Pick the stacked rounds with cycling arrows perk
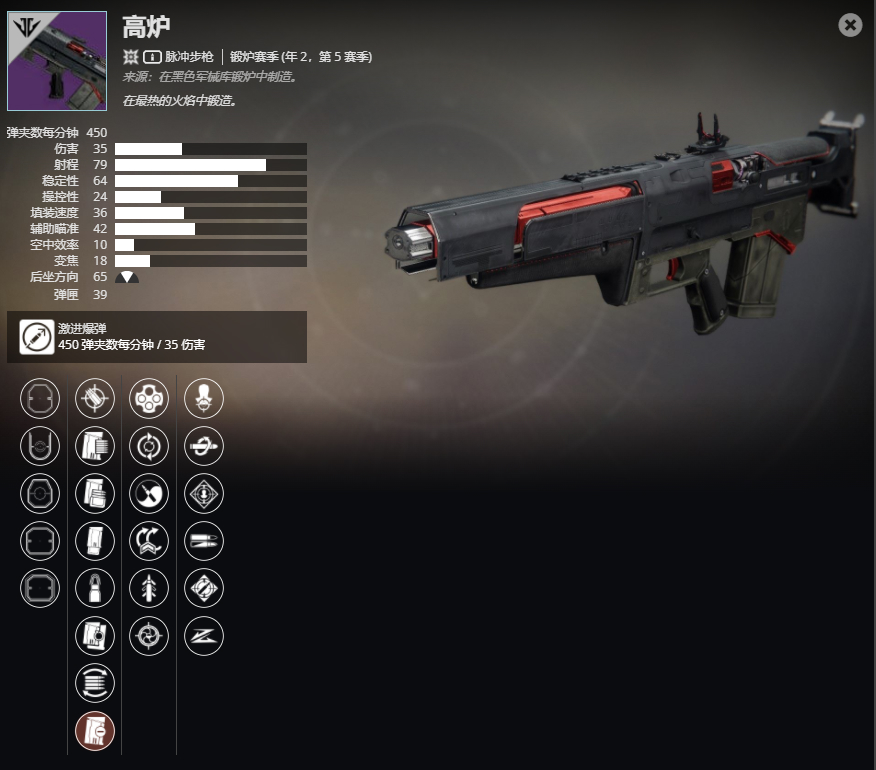The height and width of the screenshot is (770, 876). pyautogui.click(x=95, y=683)
